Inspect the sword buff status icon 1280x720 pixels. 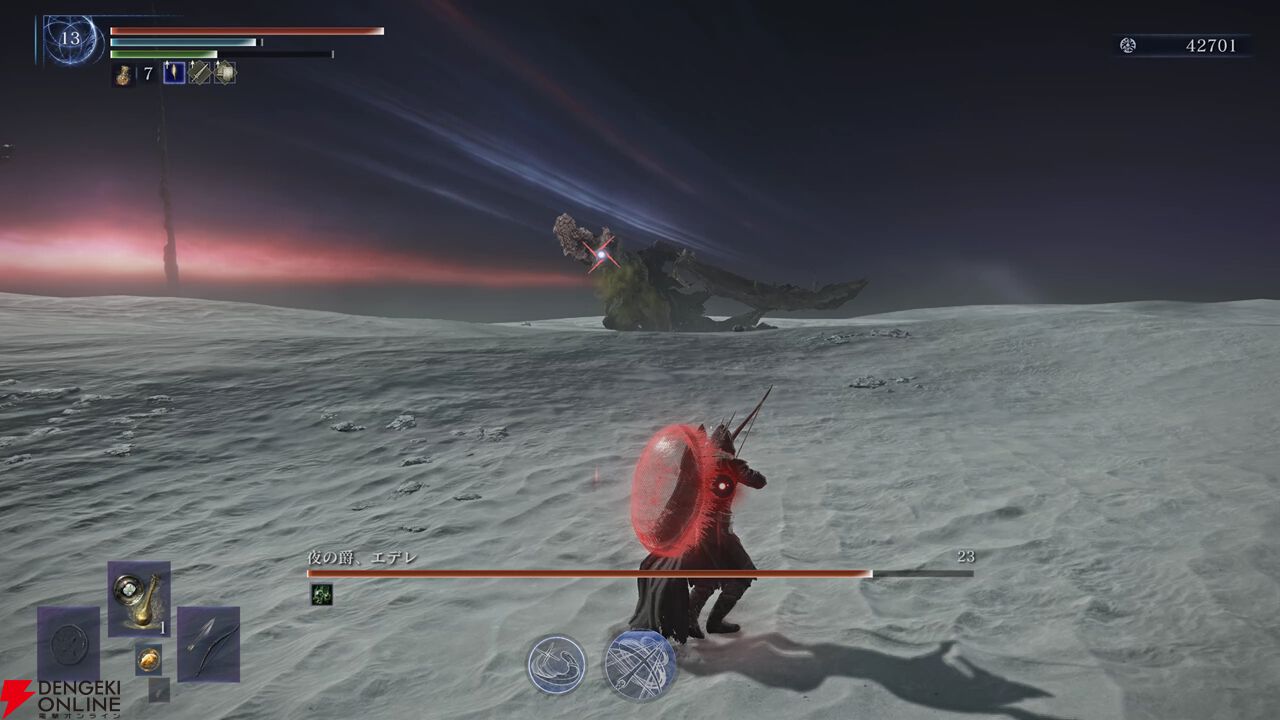click(x=200, y=73)
